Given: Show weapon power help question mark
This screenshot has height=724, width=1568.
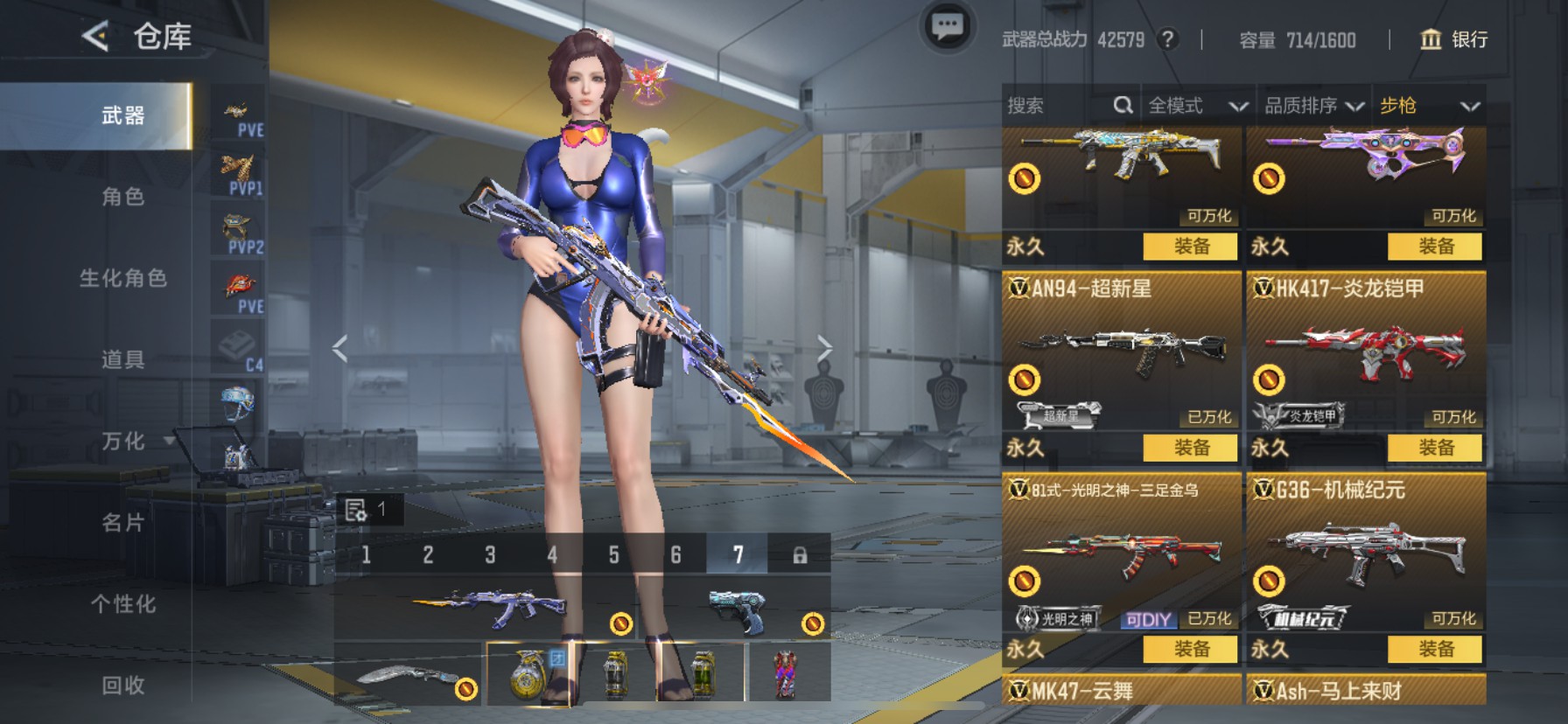Looking at the screenshot, I should (x=1167, y=39).
